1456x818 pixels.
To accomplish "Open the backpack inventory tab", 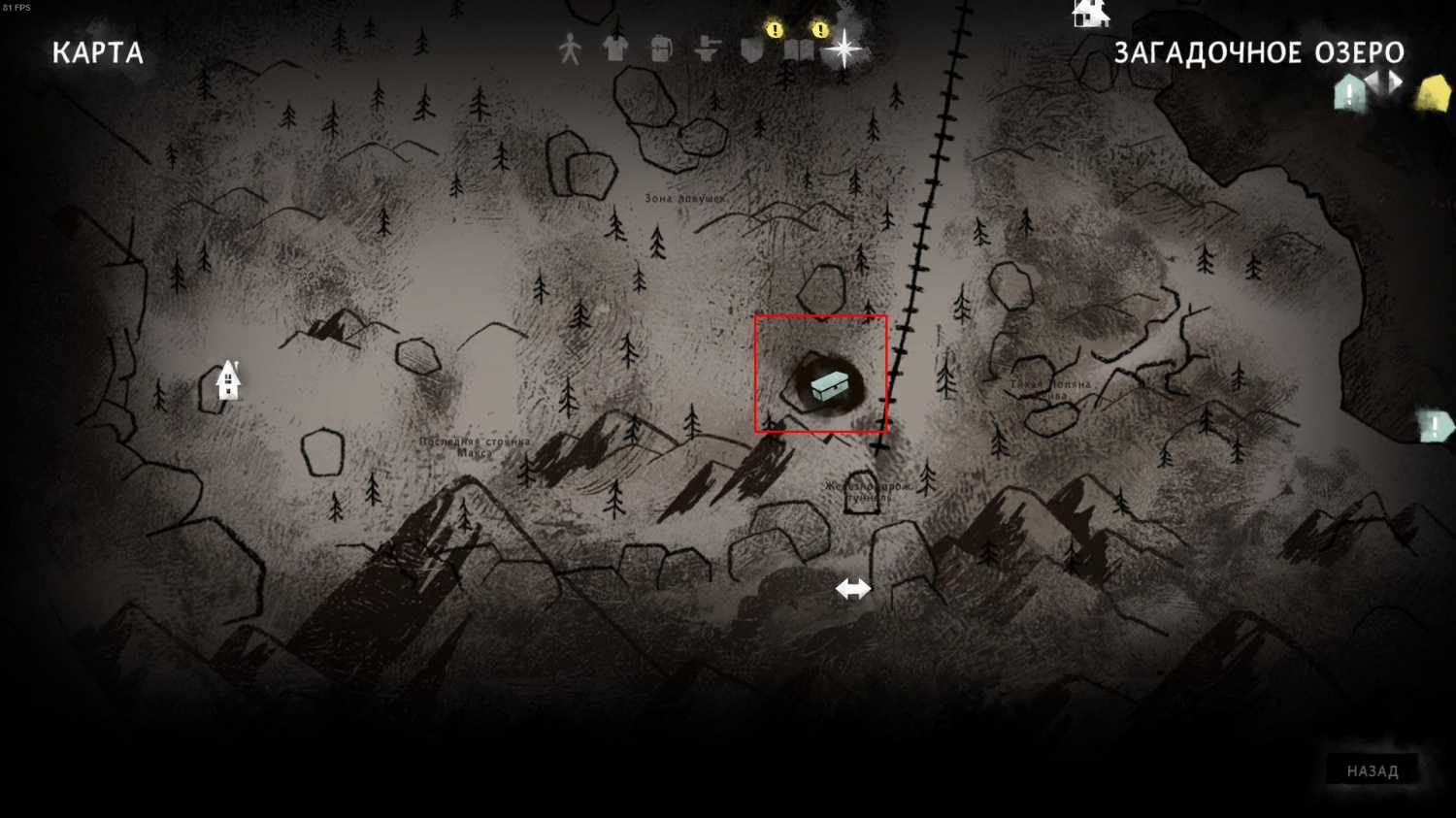I will 661,49.
